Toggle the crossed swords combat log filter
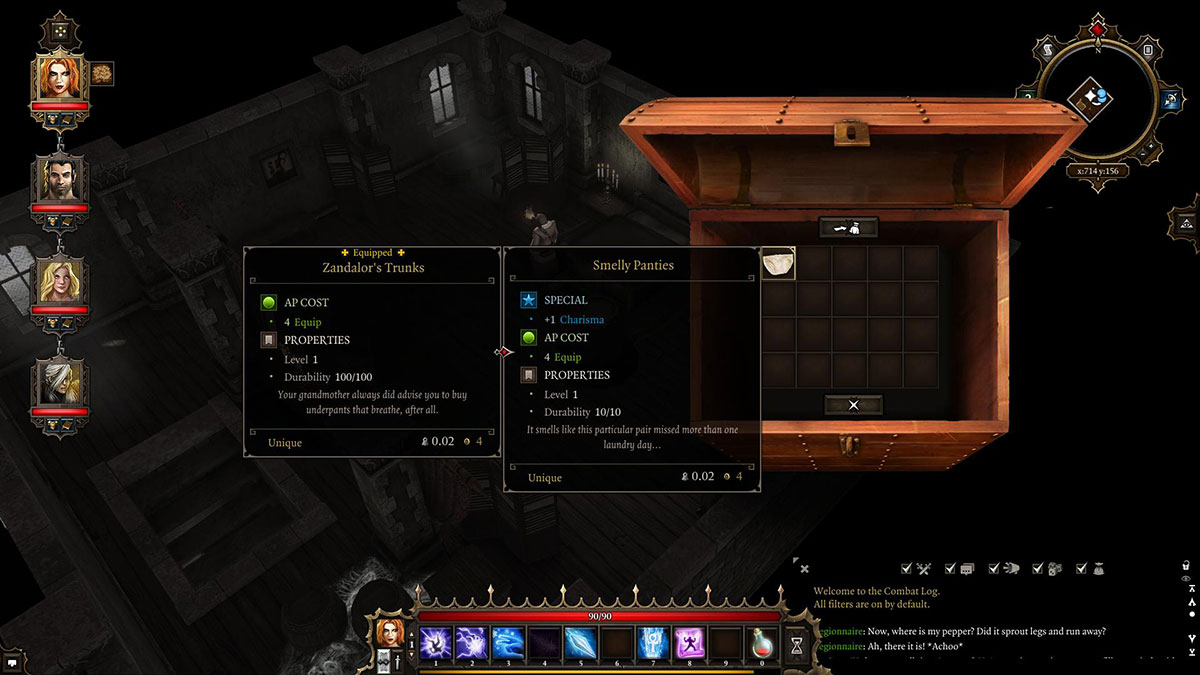Image resolution: width=1200 pixels, height=675 pixels. [x=923, y=568]
